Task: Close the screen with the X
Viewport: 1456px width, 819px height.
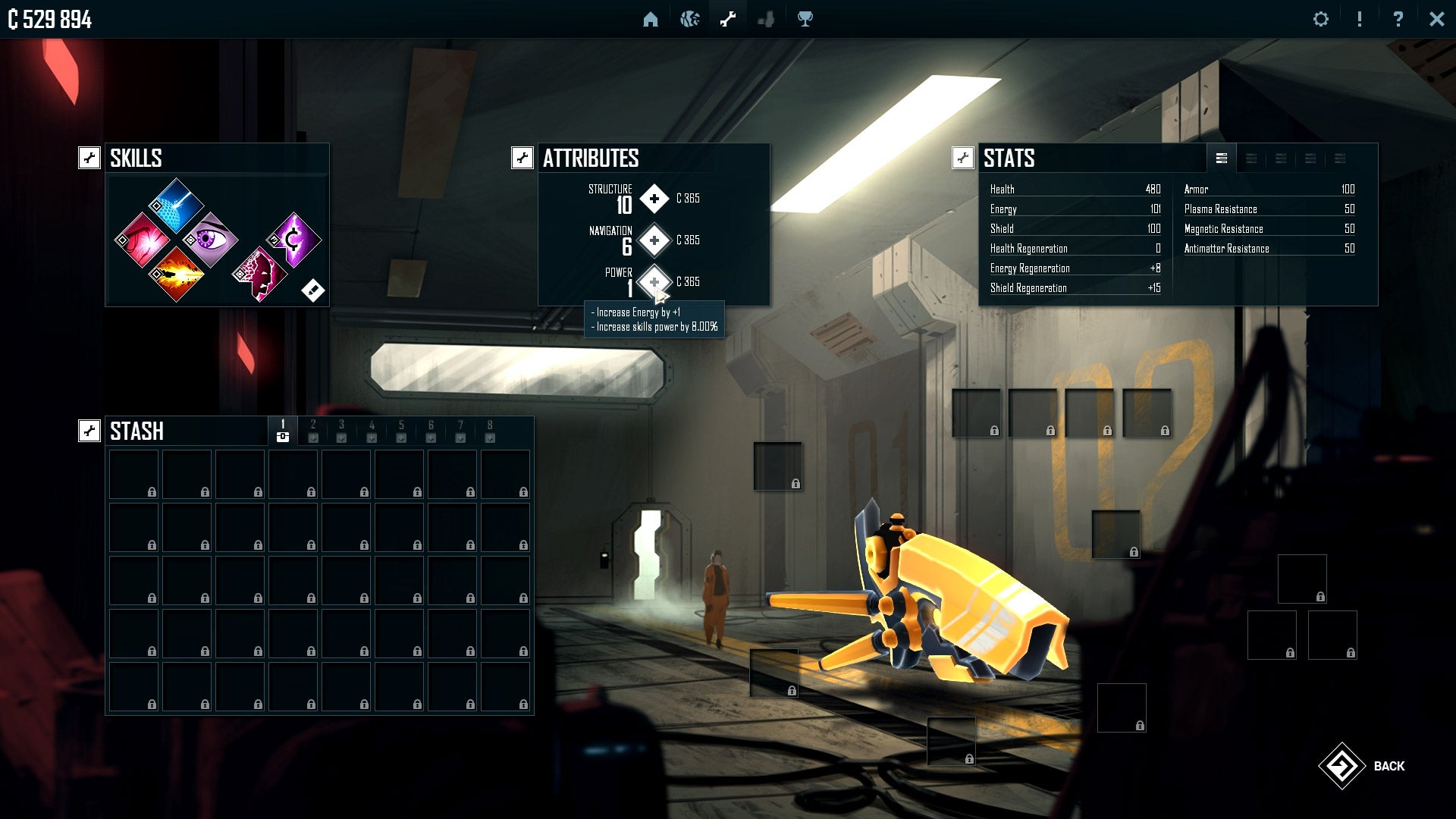Action: [1436, 20]
